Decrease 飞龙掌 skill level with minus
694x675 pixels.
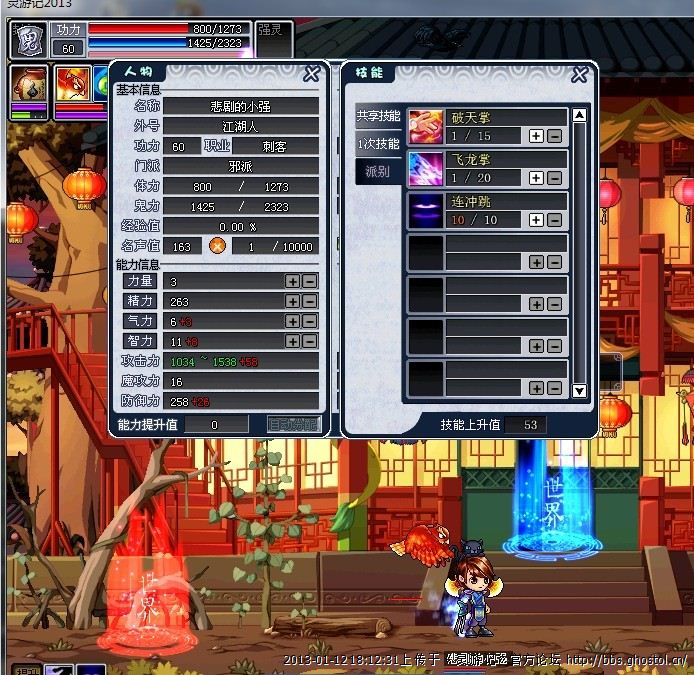pos(554,178)
